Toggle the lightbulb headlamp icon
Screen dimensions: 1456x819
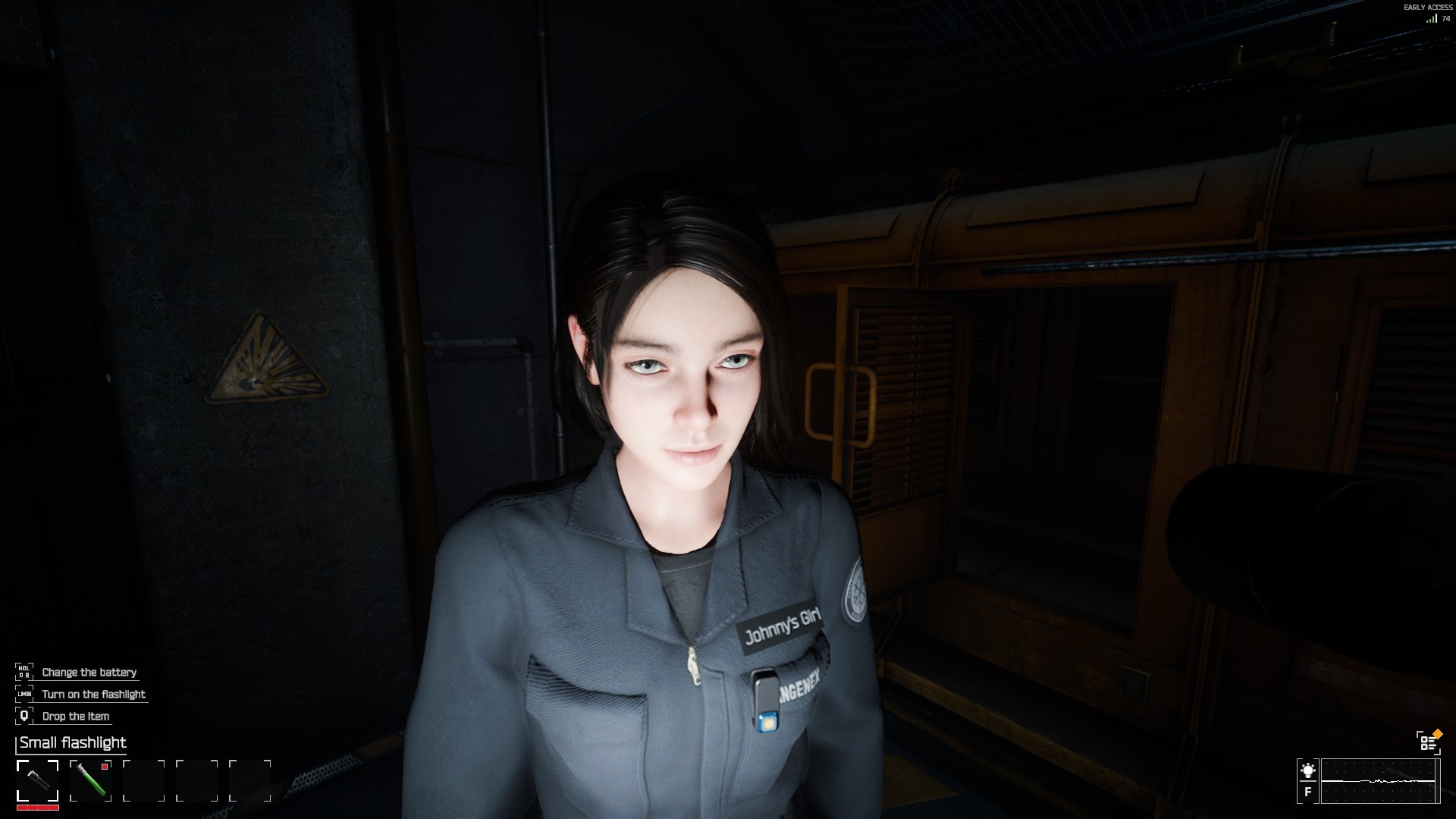click(x=1307, y=770)
